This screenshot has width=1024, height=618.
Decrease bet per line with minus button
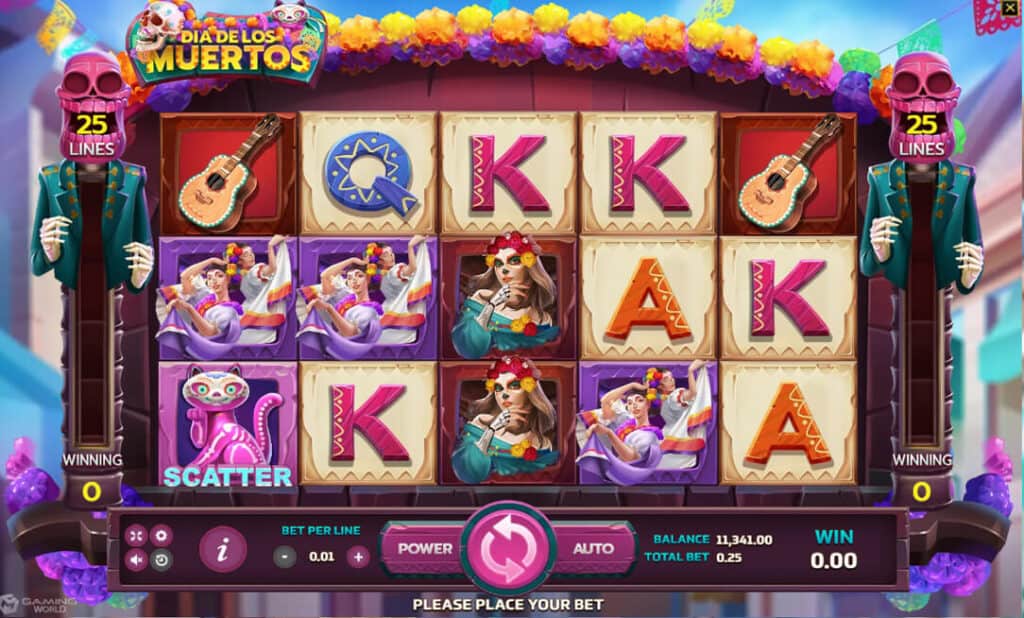tap(285, 557)
